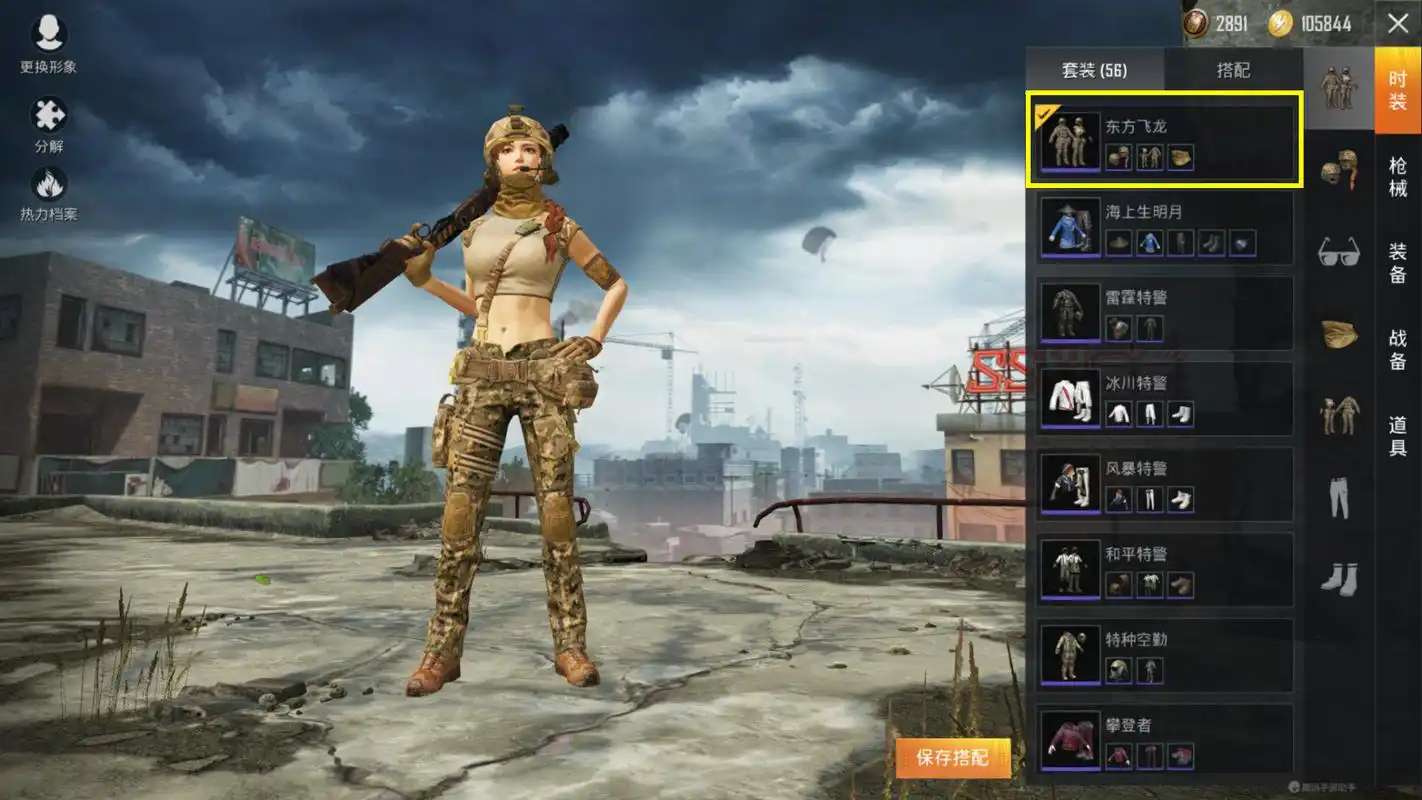Viewport: 1422px width, 800px height.
Task: Save outfit with 保存搭配 button
Action: point(952,758)
